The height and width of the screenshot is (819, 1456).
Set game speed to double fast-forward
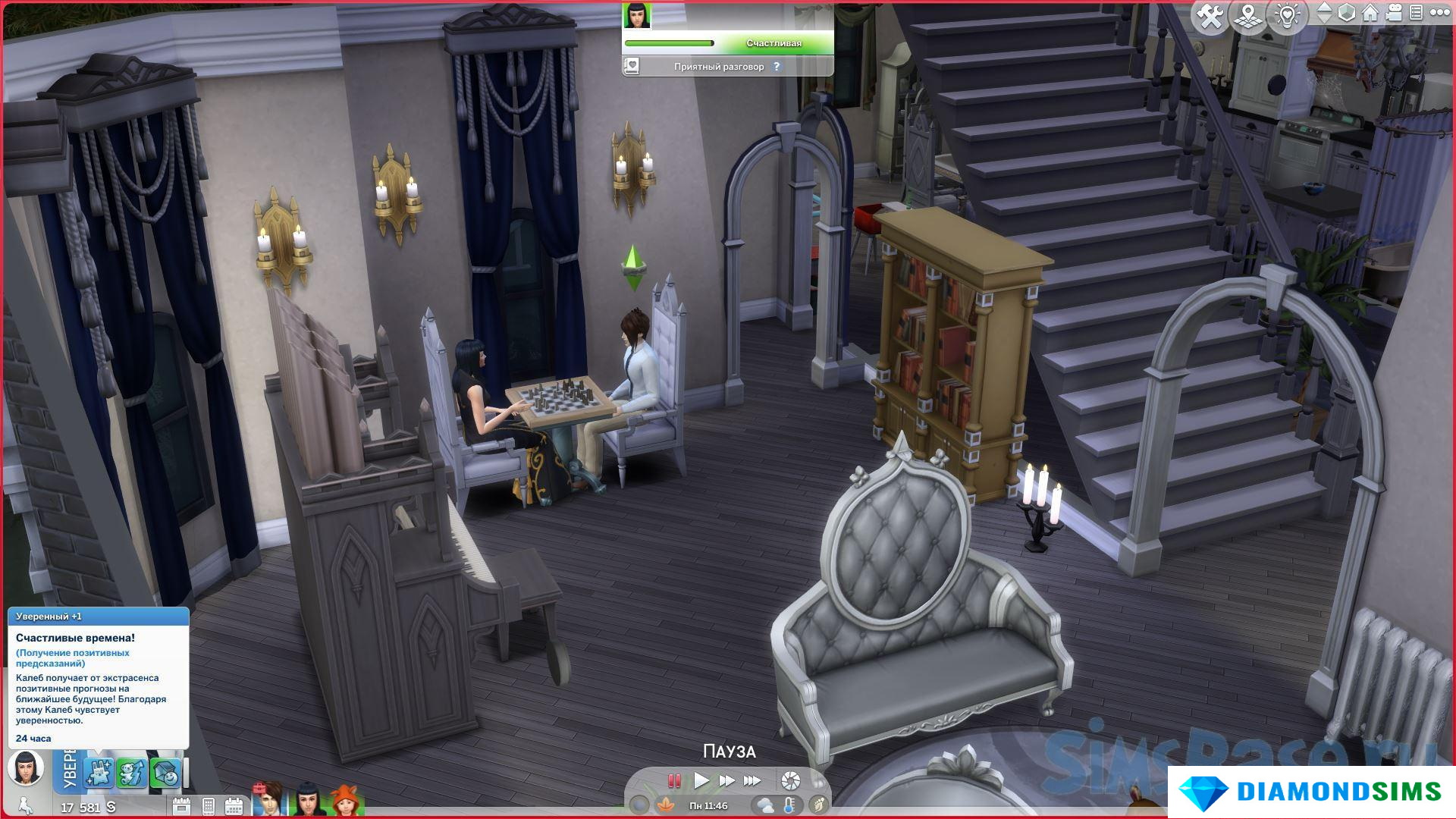[726, 780]
